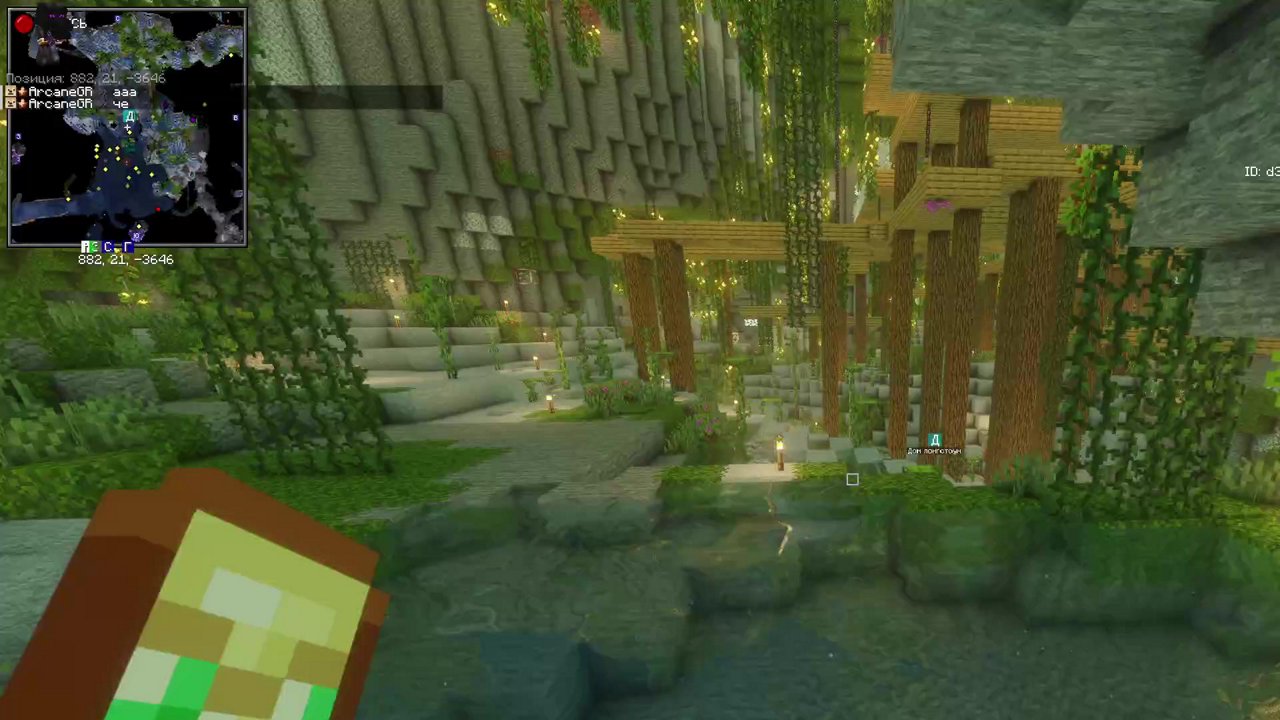Click the coordinates "882, 21, -3646" below the minimap
Image resolution: width=1280 pixels, height=720 pixels.
pyautogui.click(x=126, y=258)
